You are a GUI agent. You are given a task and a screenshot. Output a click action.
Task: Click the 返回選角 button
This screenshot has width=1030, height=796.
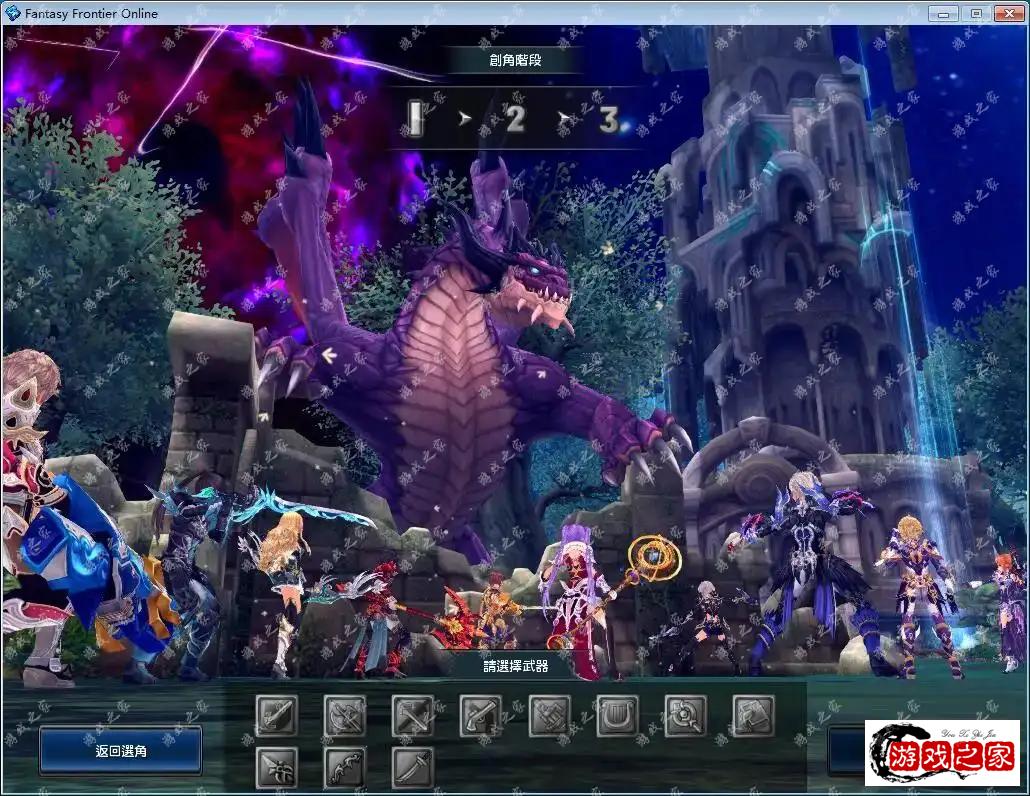pos(120,750)
